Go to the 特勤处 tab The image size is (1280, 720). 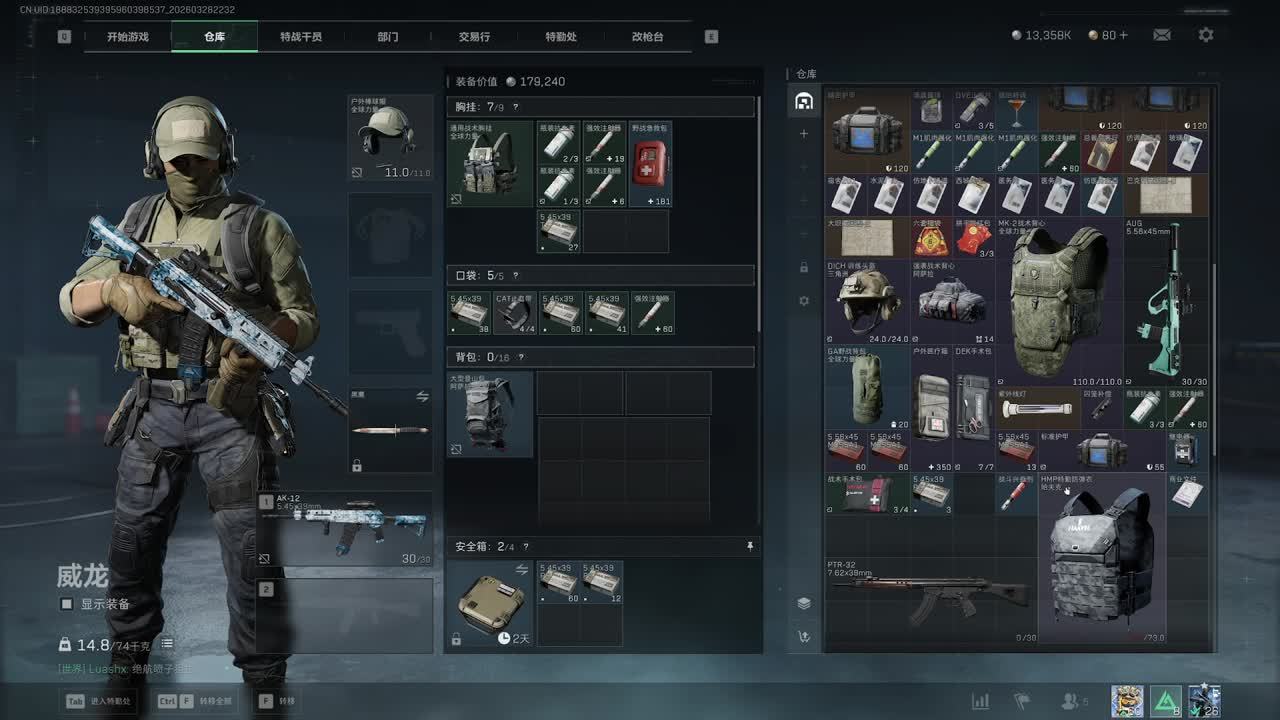[561, 37]
